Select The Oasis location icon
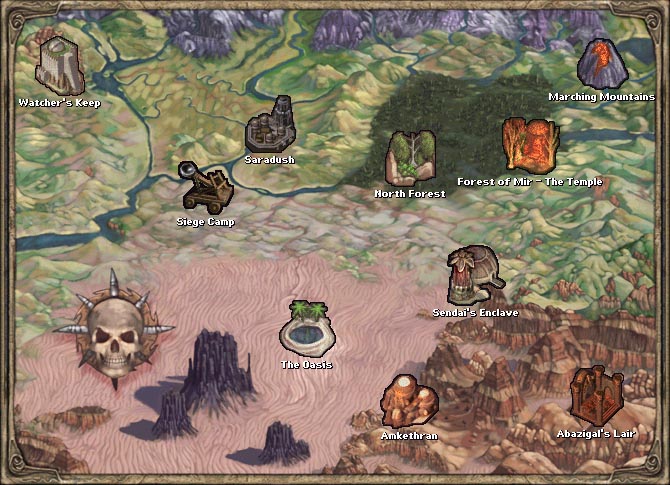670x485 pixels. [x=306, y=327]
